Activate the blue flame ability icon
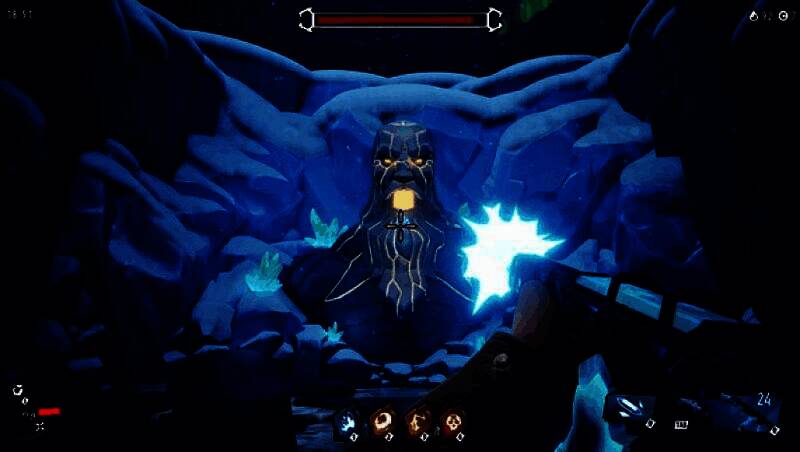This screenshot has width=800, height=452. tap(347, 423)
